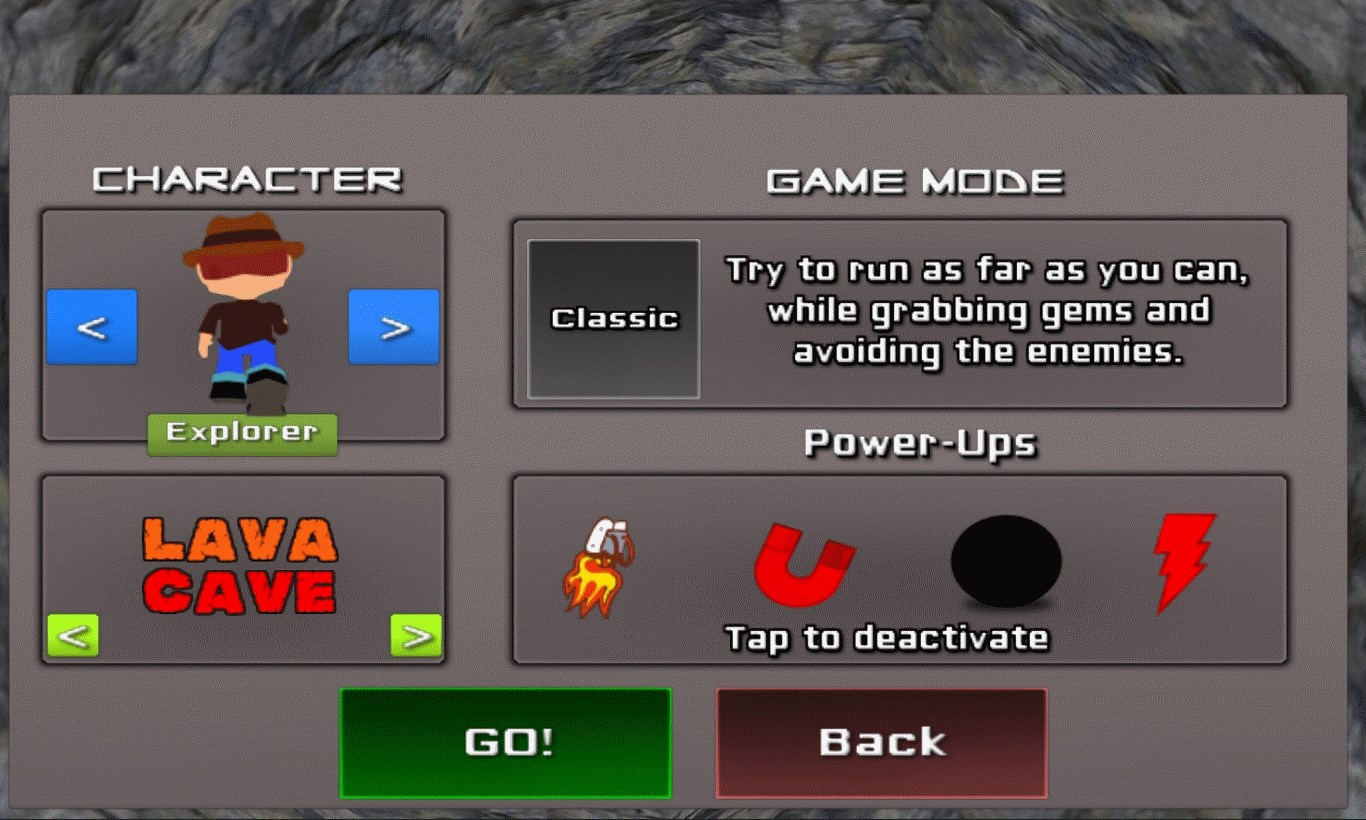Deactivate the red magnet power-up
This screenshot has width=1366, height=820.
[804, 565]
